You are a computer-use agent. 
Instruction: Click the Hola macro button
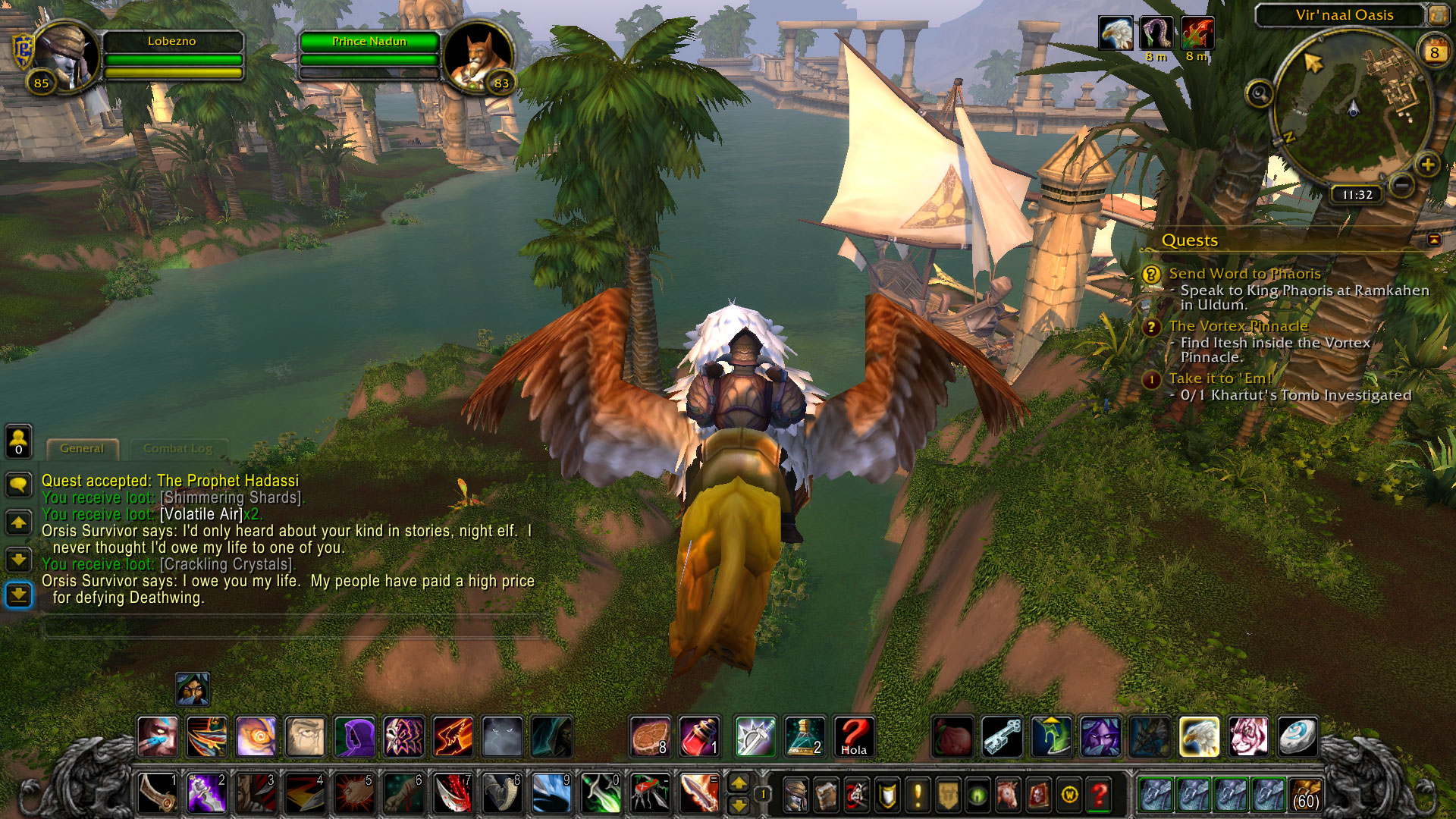[x=853, y=736]
